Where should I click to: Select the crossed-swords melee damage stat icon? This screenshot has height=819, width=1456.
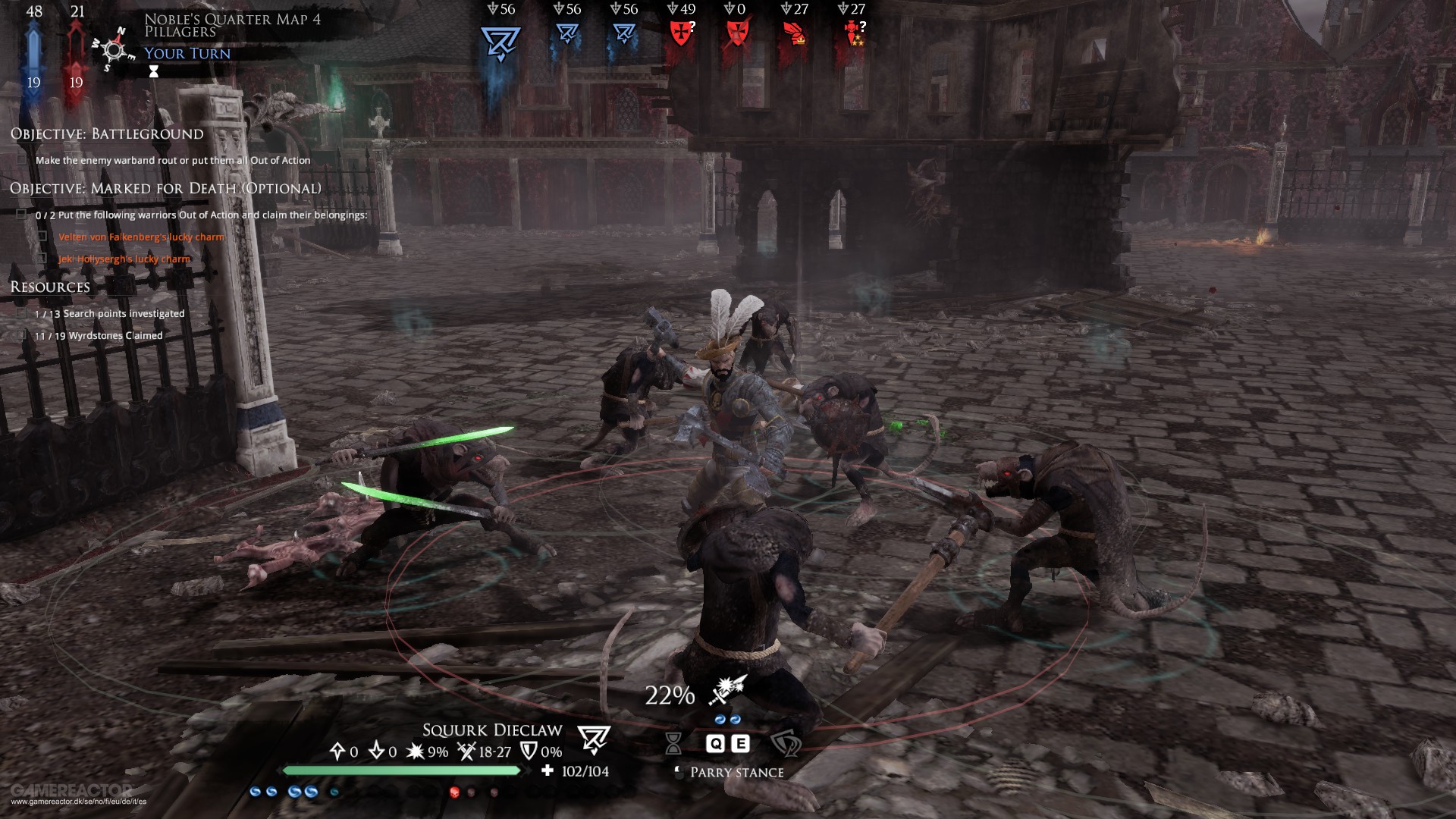click(466, 752)
